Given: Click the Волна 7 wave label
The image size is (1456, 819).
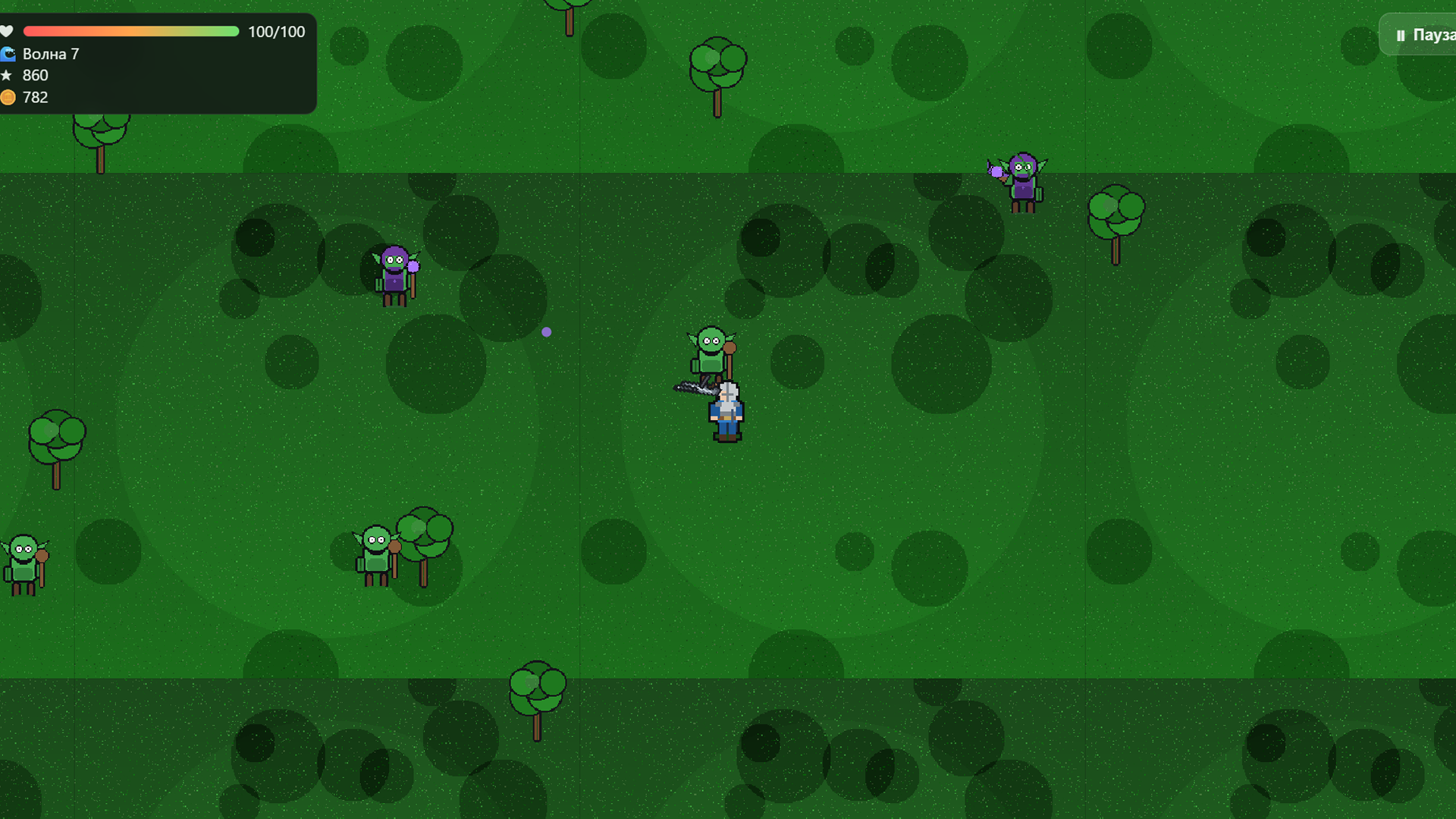Looking at the screenshot, I should (x=50, y=54).
